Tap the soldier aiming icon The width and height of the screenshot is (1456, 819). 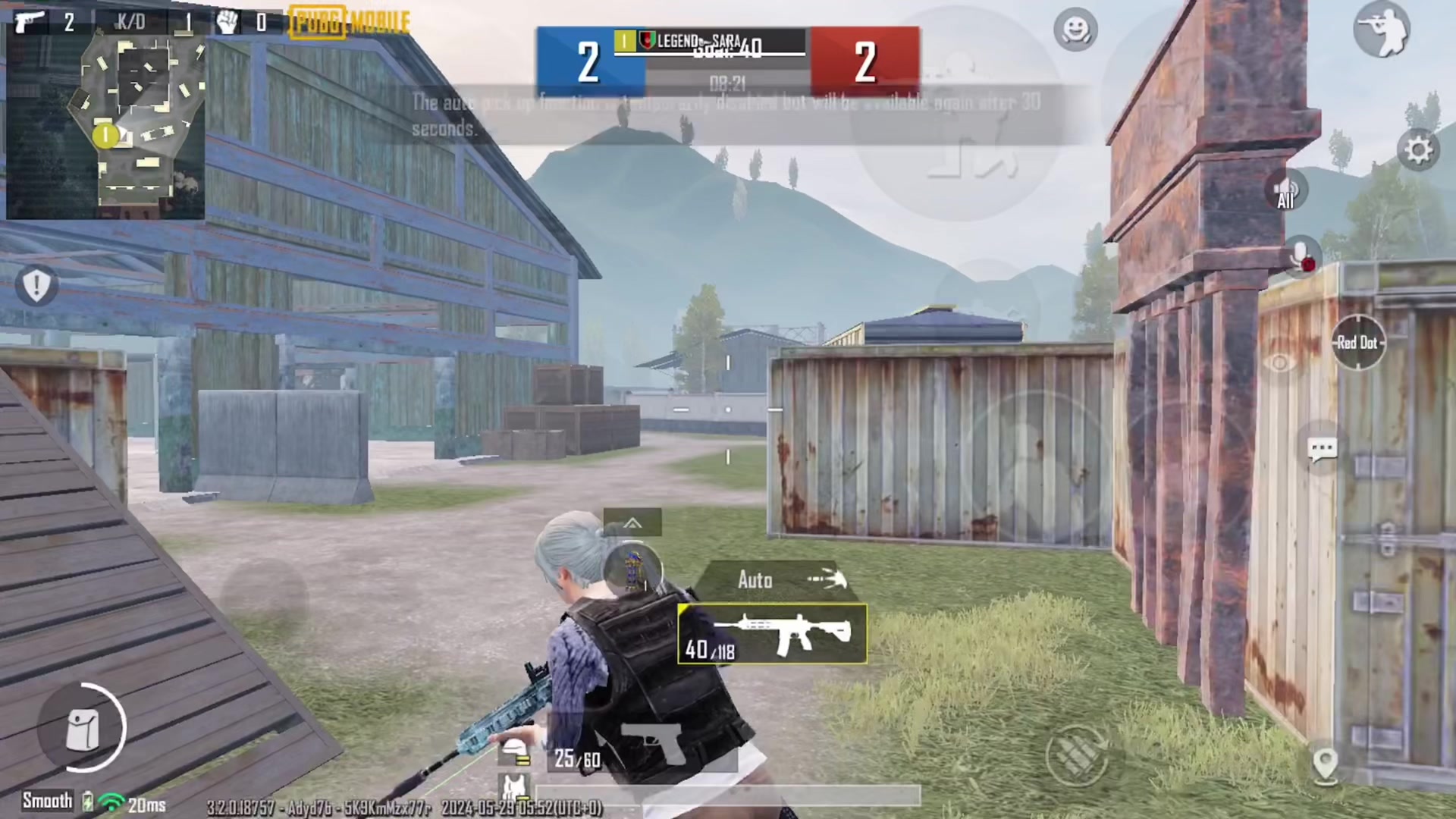tap(1381, 30)
